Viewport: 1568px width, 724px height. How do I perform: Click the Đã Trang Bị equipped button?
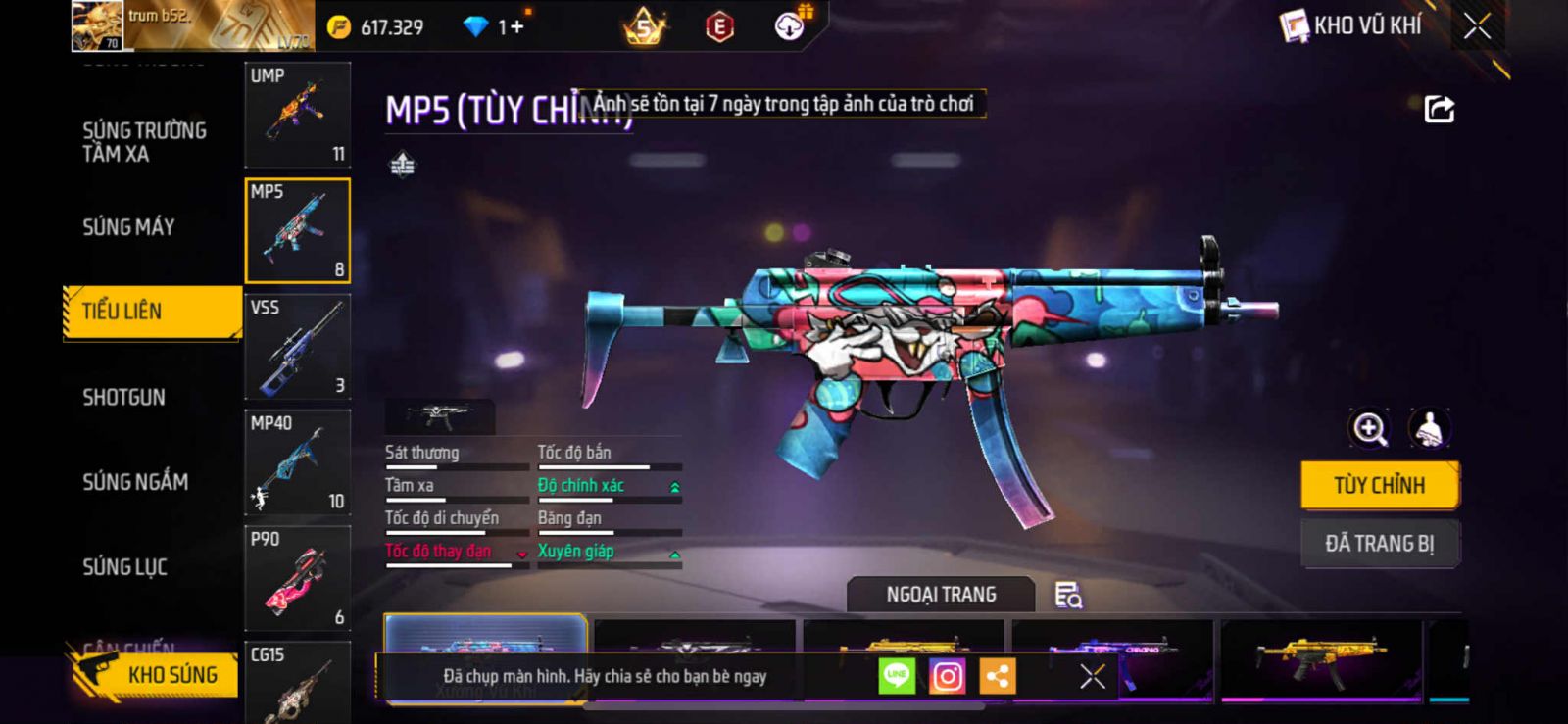[1379, 543]
